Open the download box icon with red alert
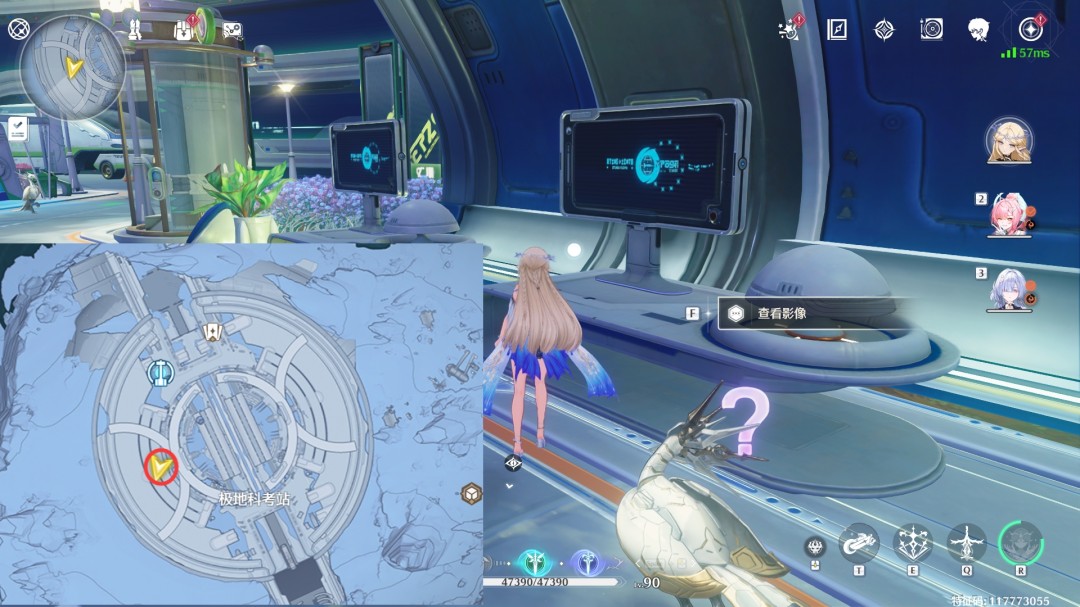 click(184, 30)
